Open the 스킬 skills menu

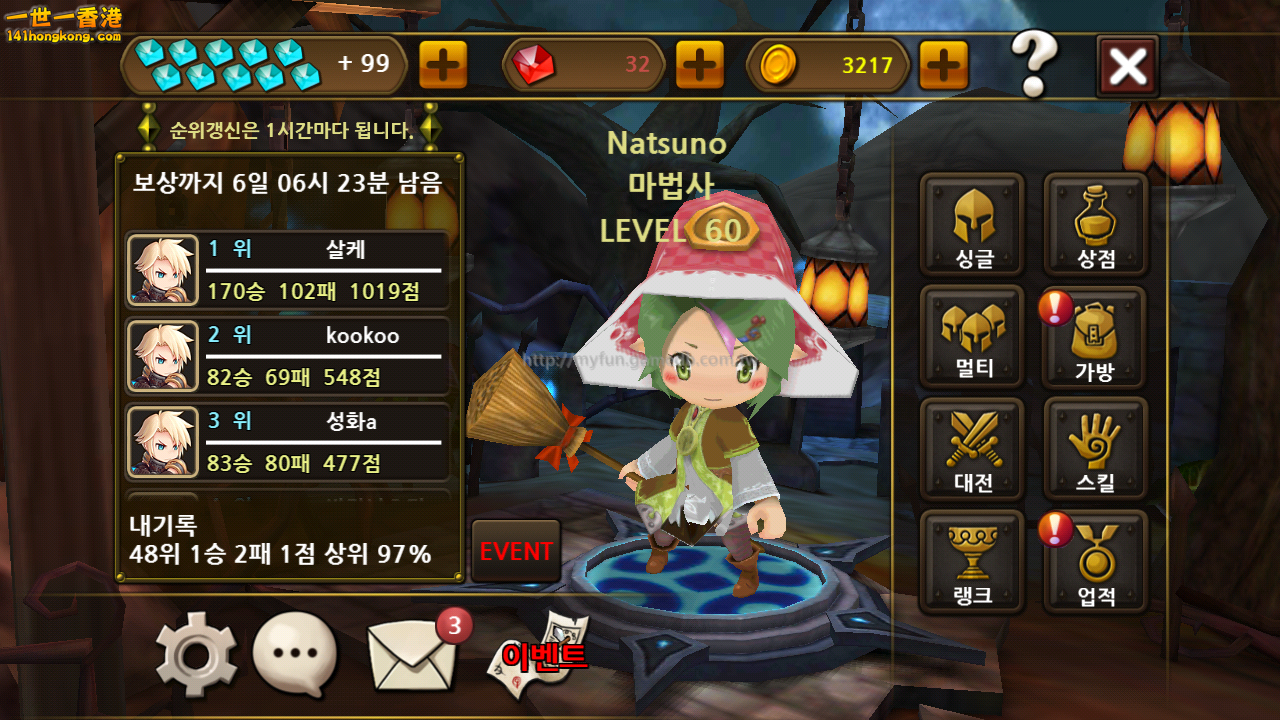[x=1096, y=450]
